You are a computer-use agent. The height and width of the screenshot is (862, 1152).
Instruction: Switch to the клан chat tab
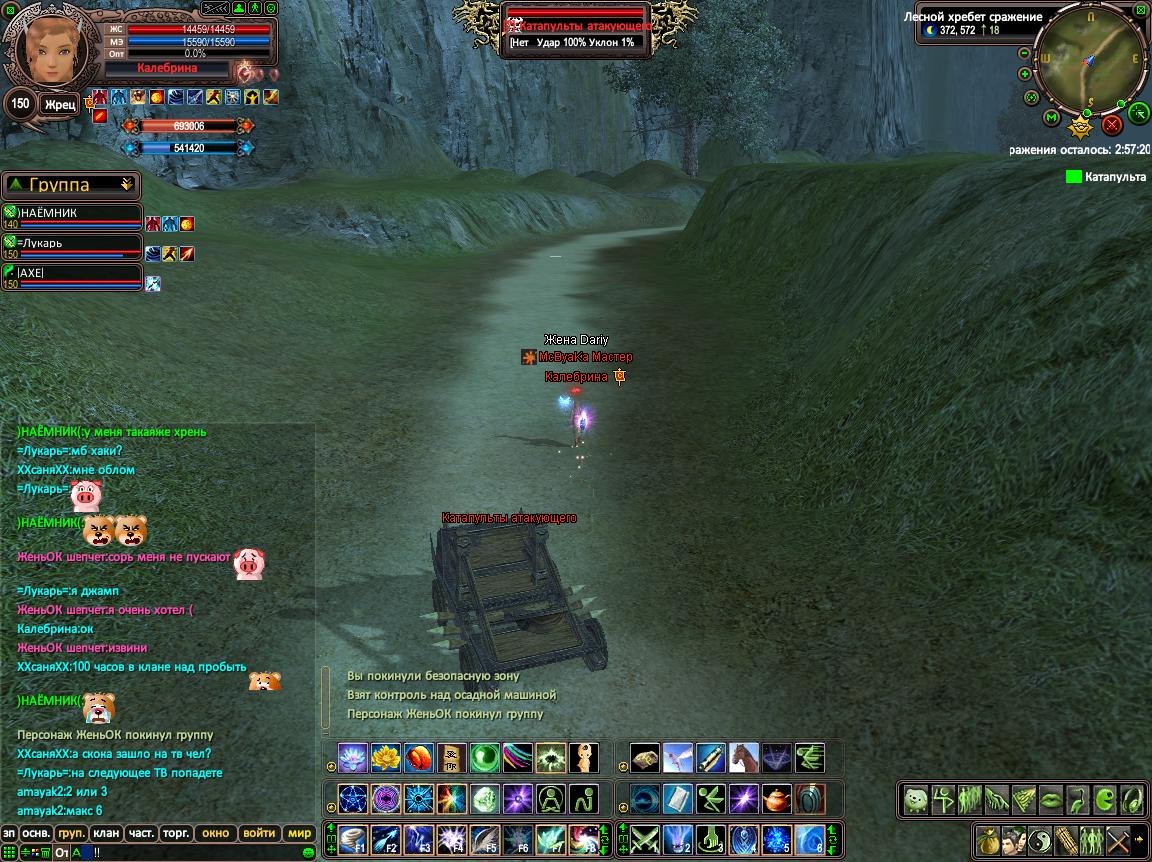[105, 833]
